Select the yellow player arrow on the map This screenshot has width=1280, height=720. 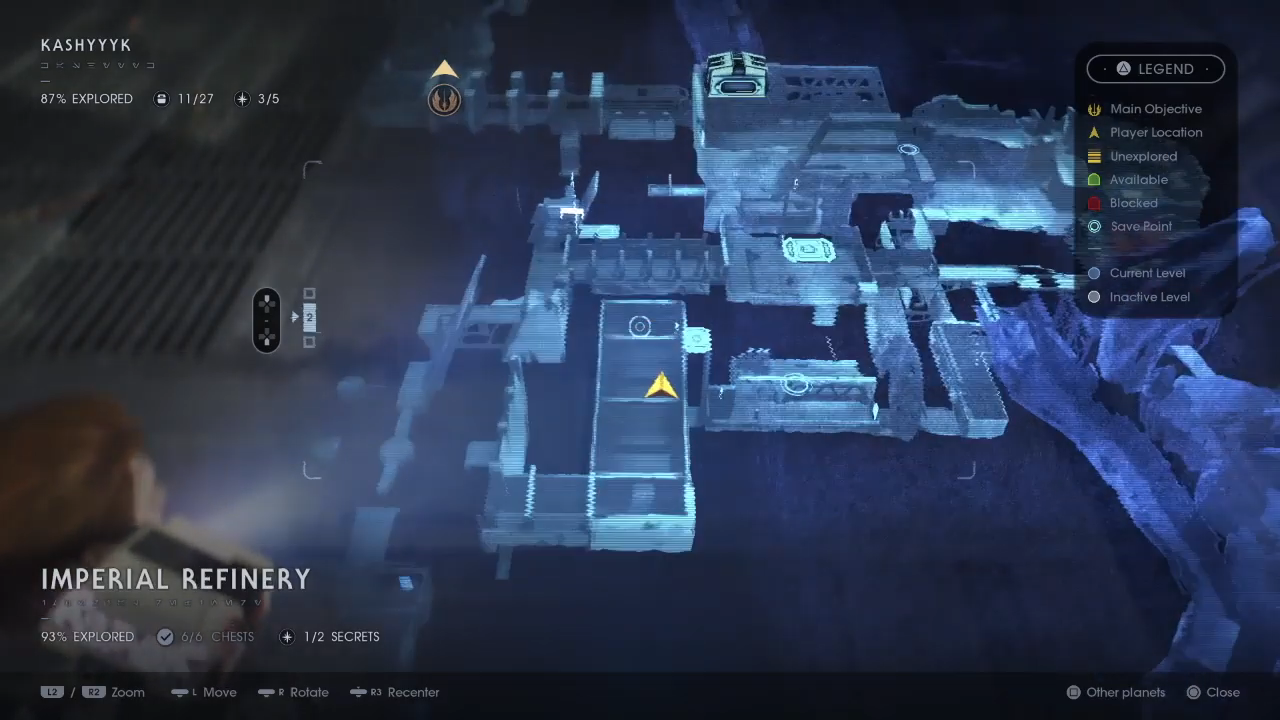[x=660, y=387]
